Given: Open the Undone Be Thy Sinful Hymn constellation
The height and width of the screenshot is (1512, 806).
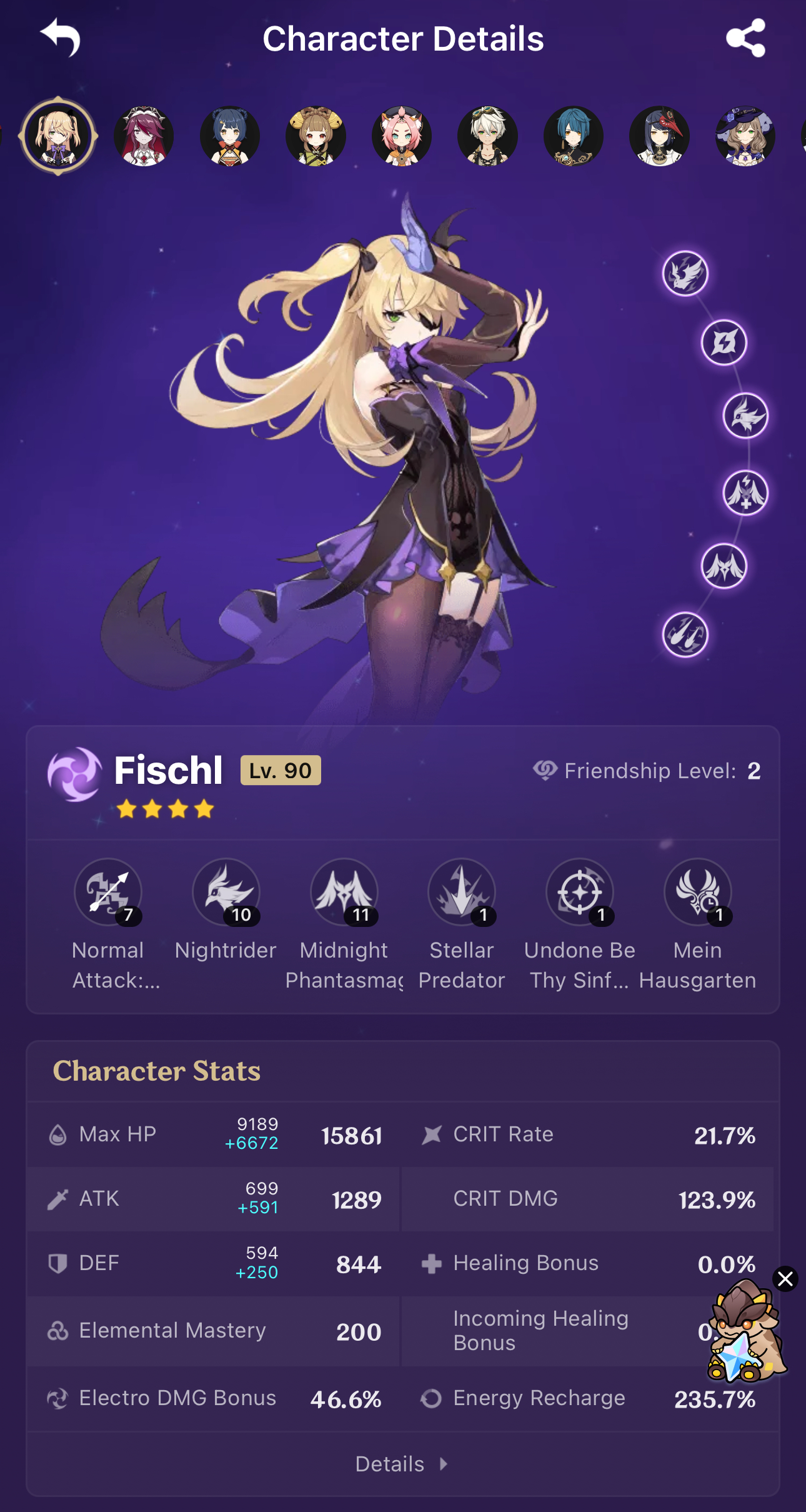Looking at the screenshot, I should (580, 893).
